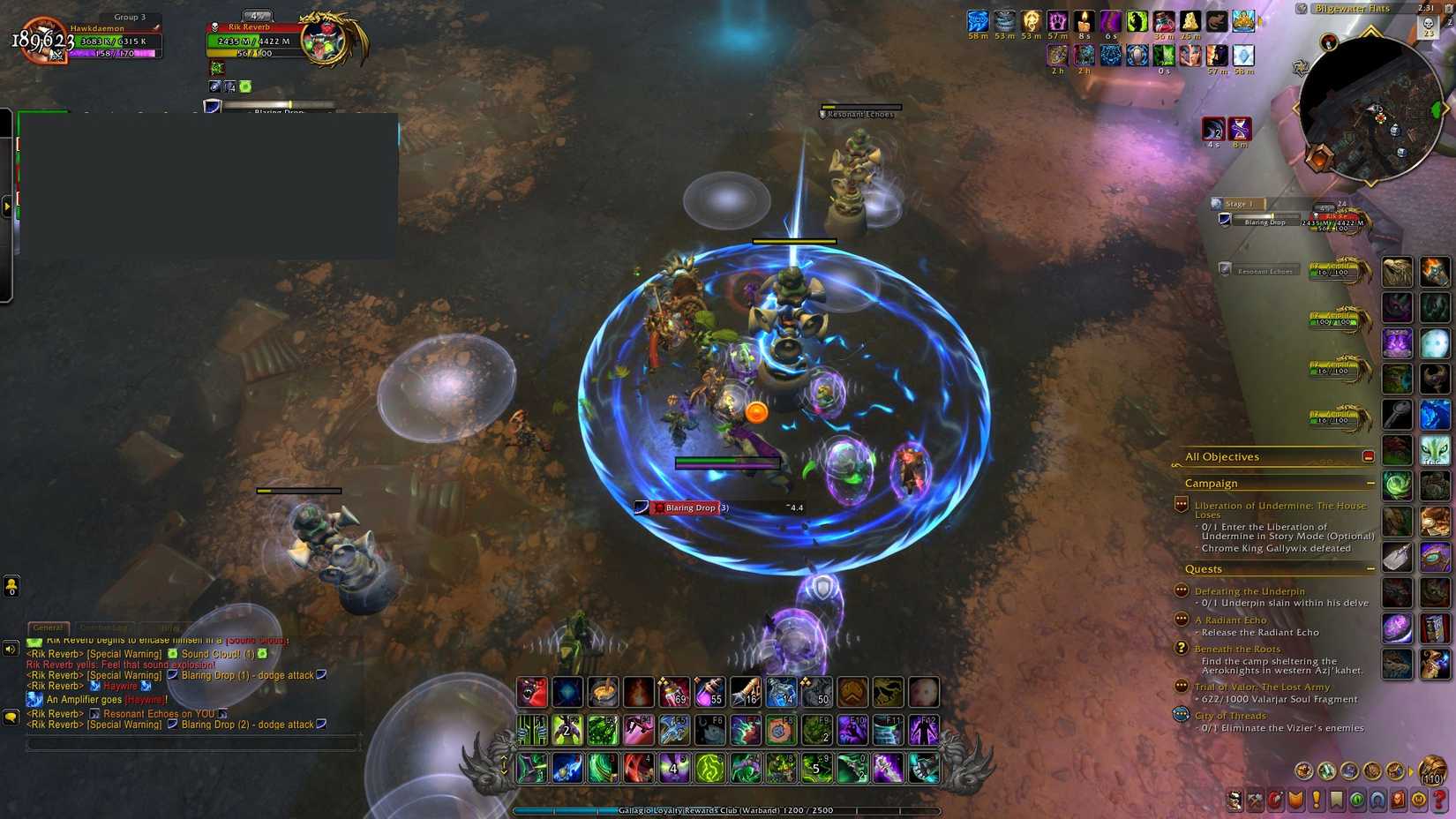Collapse the Quests section header
Image resolution: width=1456 pixels, height=819 pixels.
[1371, 569]
